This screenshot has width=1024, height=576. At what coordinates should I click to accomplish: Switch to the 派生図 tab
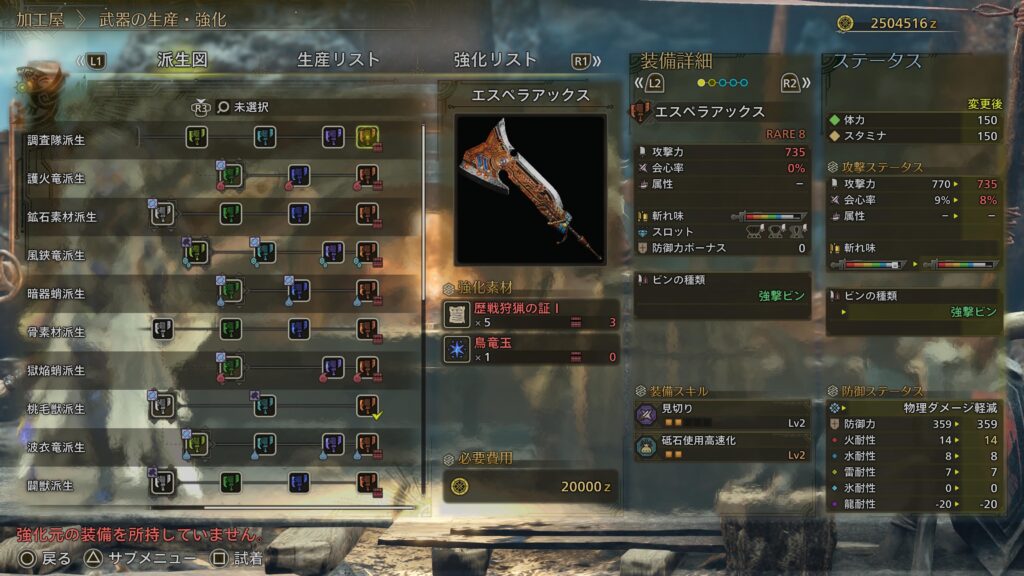click(x=182, y=60)
